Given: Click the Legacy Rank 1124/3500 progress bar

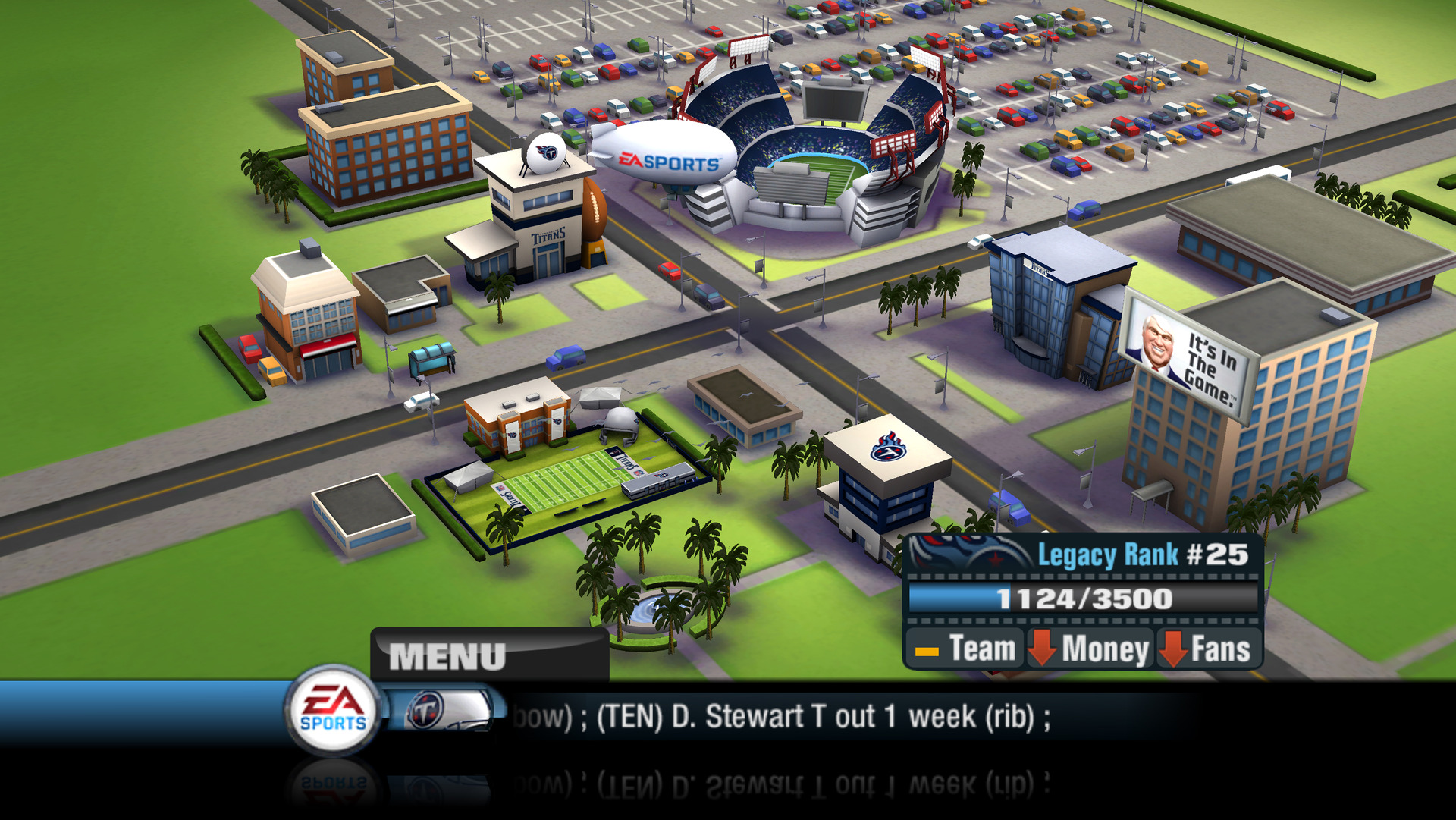Looking at the screenshot, I should [1084, 599].
